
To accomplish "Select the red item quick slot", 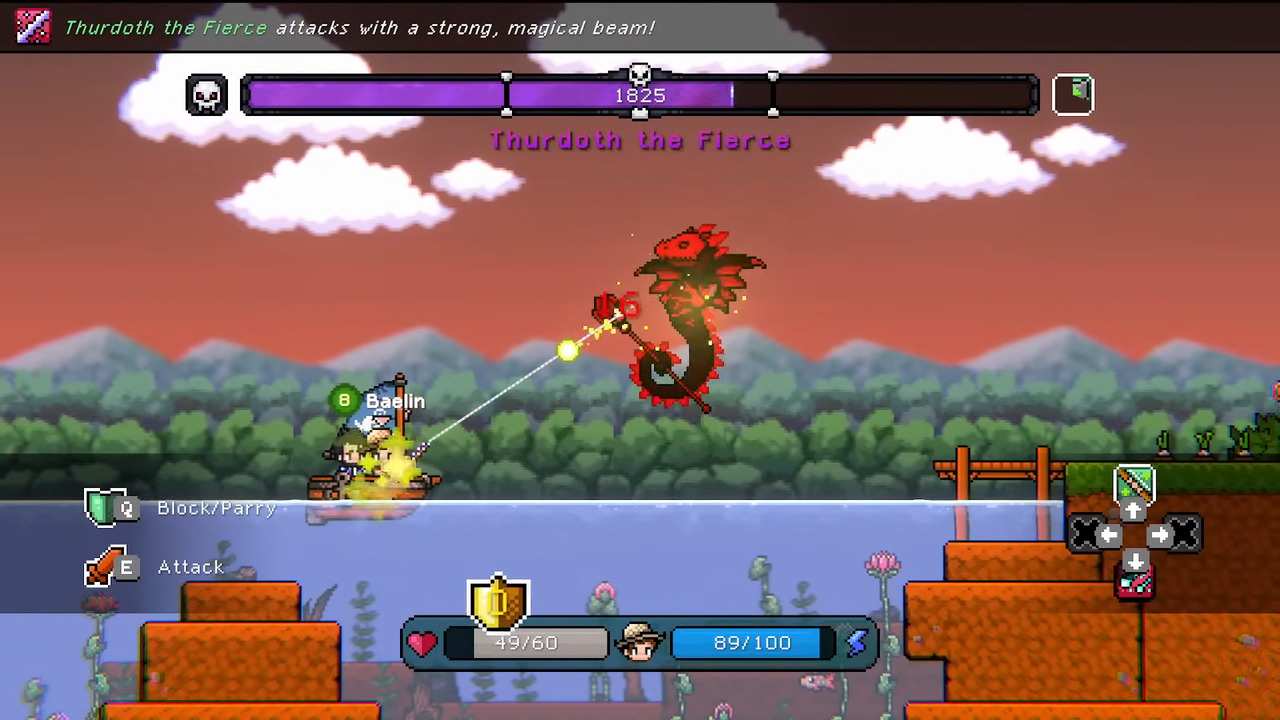I will pyautogui.click(x=1134, y=584).
